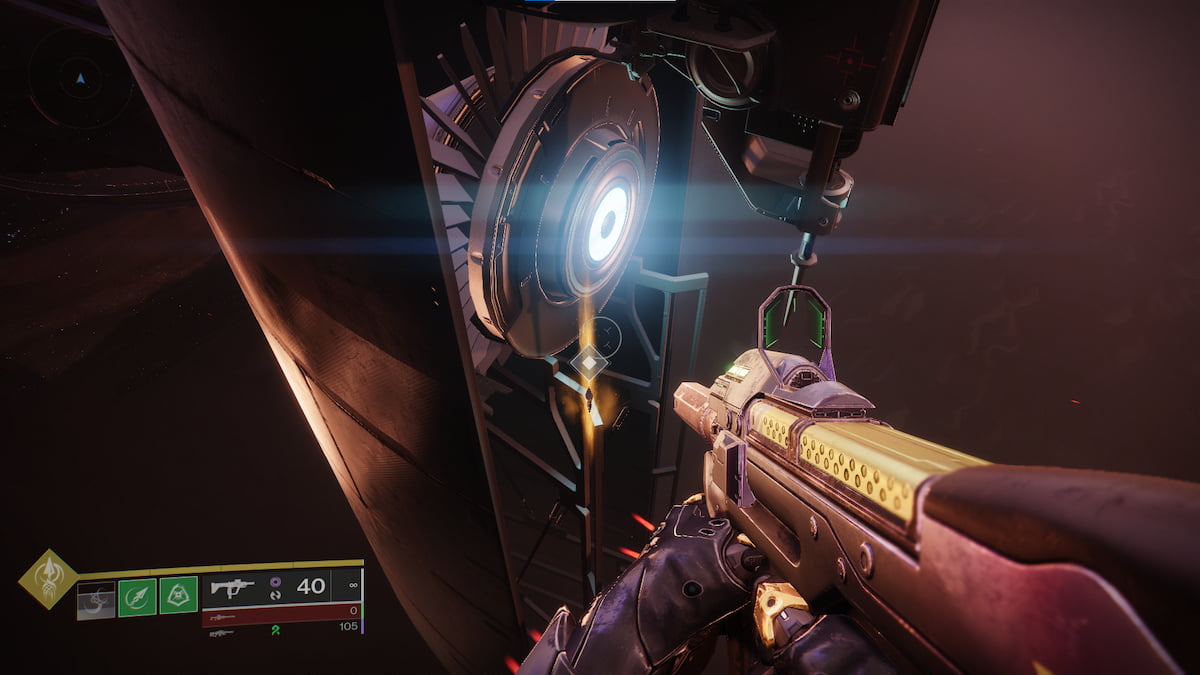Choose the bottom heavy weapon slot icon

[222, 632]
